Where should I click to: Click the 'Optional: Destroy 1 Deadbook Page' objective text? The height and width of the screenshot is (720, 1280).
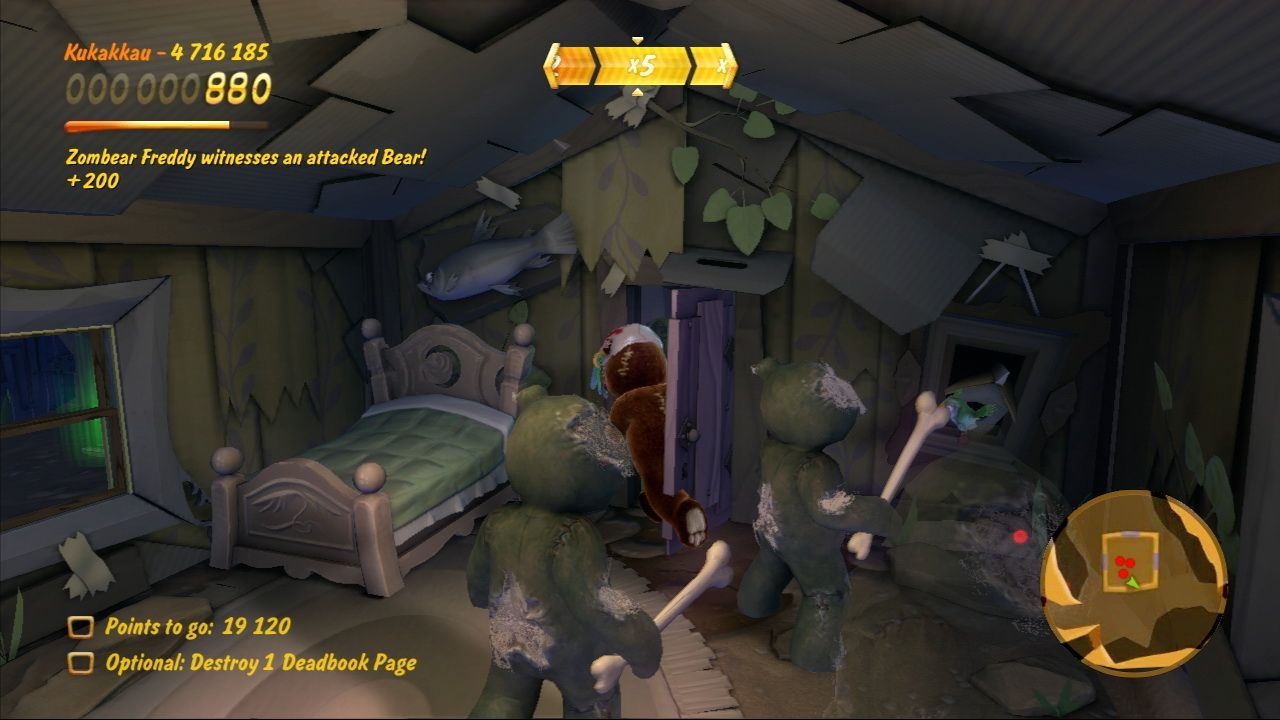(x=250, y=661)
